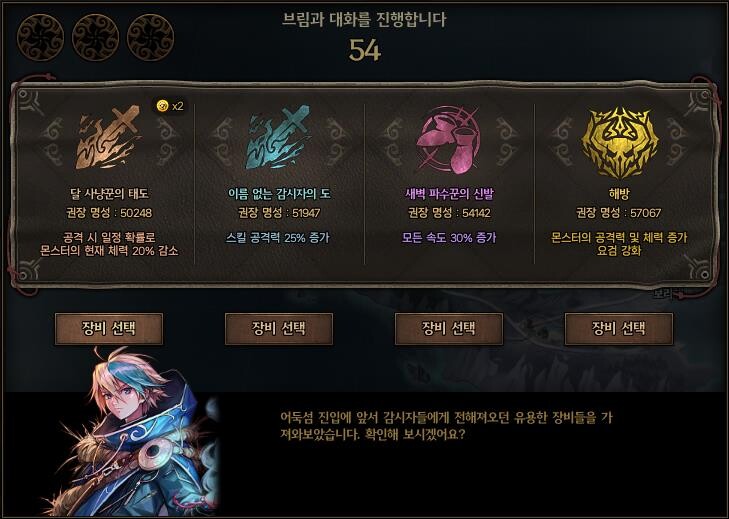This screenshot has height=519, width=729.
Task: Click the pink 새벽 파수꾼의 신발 boots icon
Action: (x=449, y=140)
